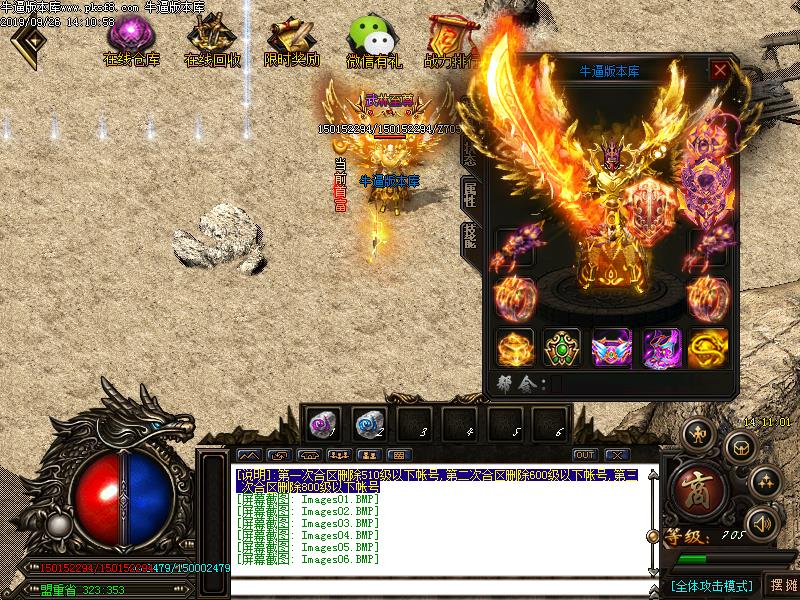Select the purple winged belt equipment slot
This screenshot has width=800, height=600.
click(x=611, y=347)
